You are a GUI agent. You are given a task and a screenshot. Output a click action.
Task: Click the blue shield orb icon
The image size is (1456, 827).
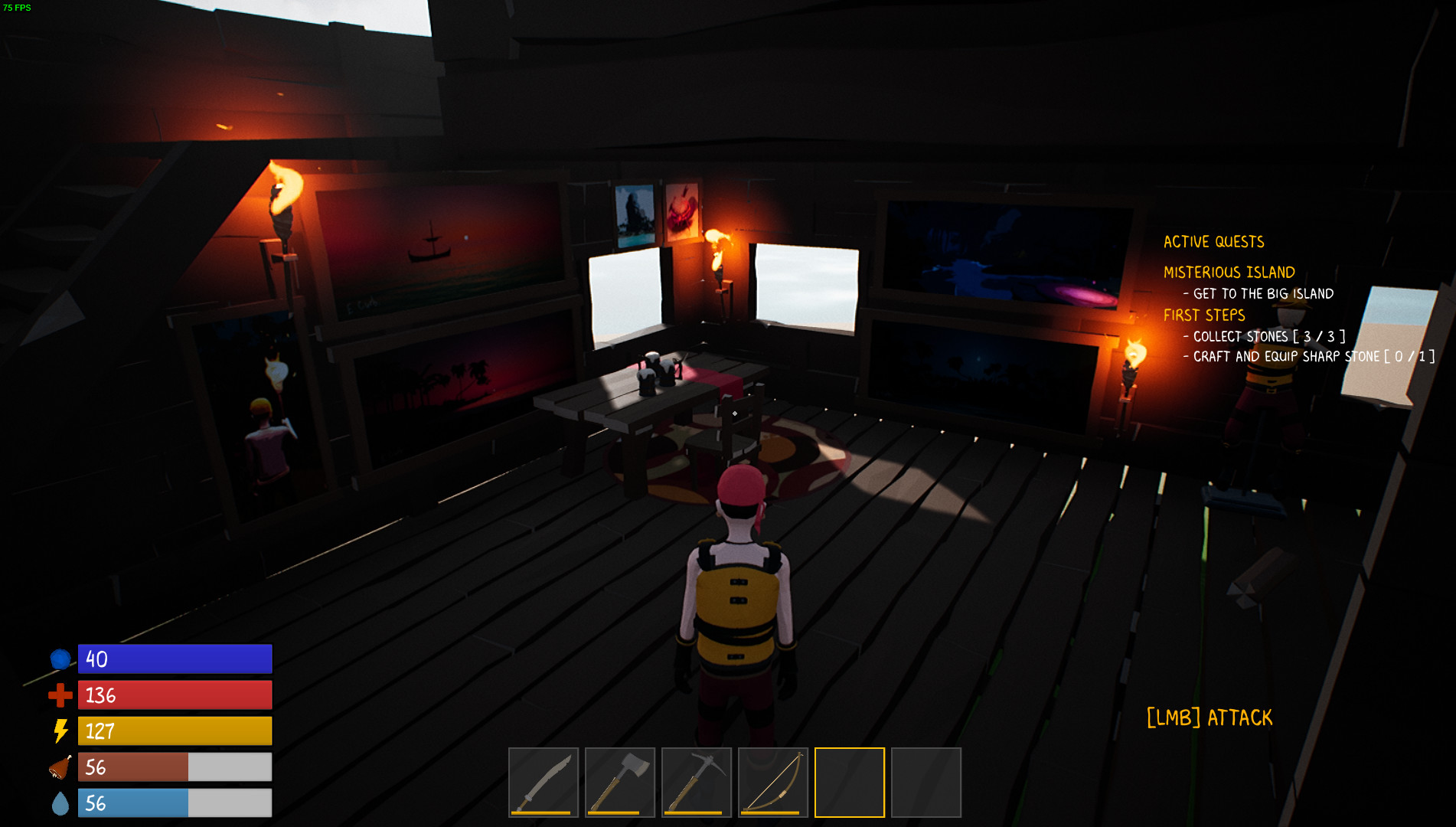[60, 659]
